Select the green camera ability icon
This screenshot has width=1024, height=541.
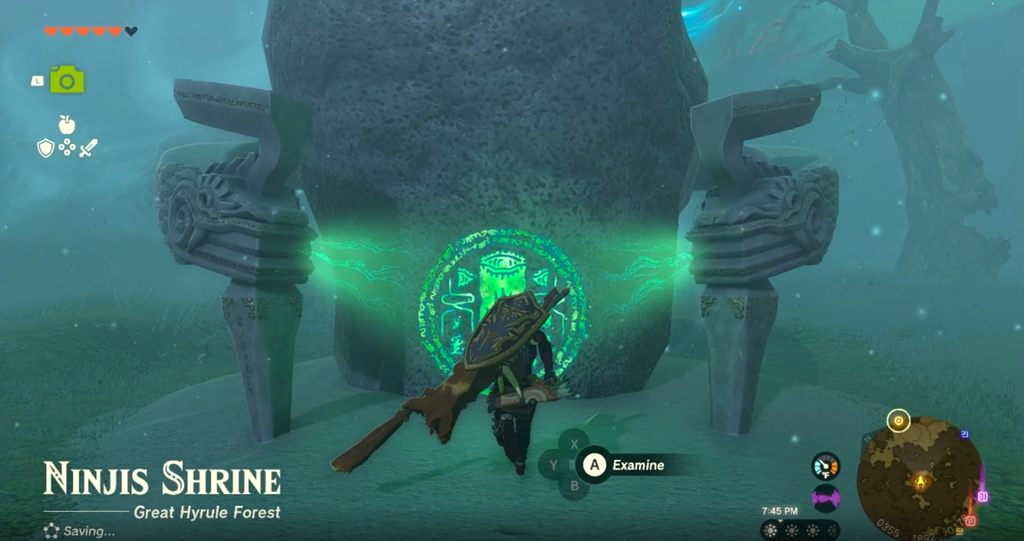click(x=68, y=80)
